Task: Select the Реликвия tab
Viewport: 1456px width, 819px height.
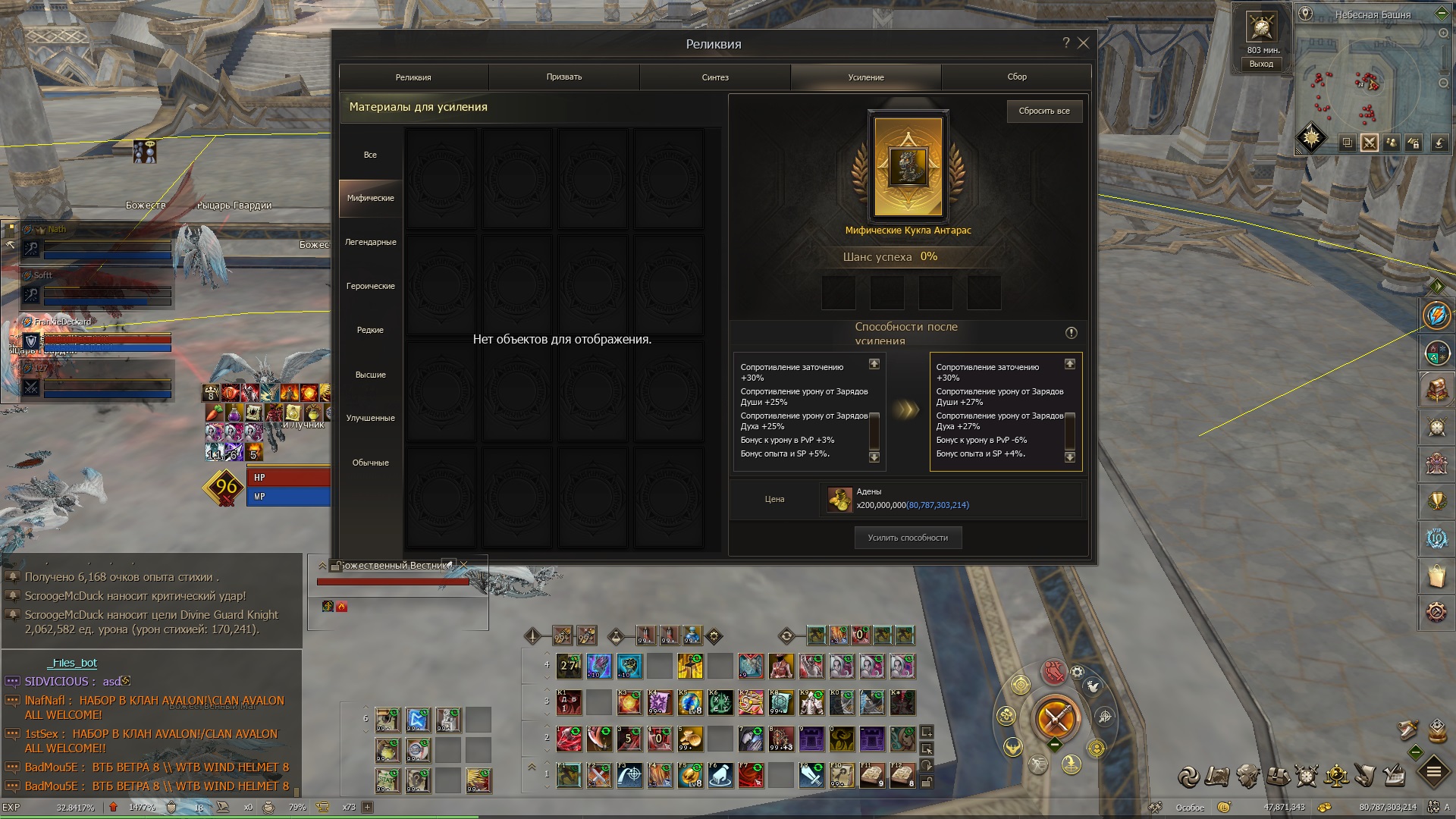Action: (413, 77)
